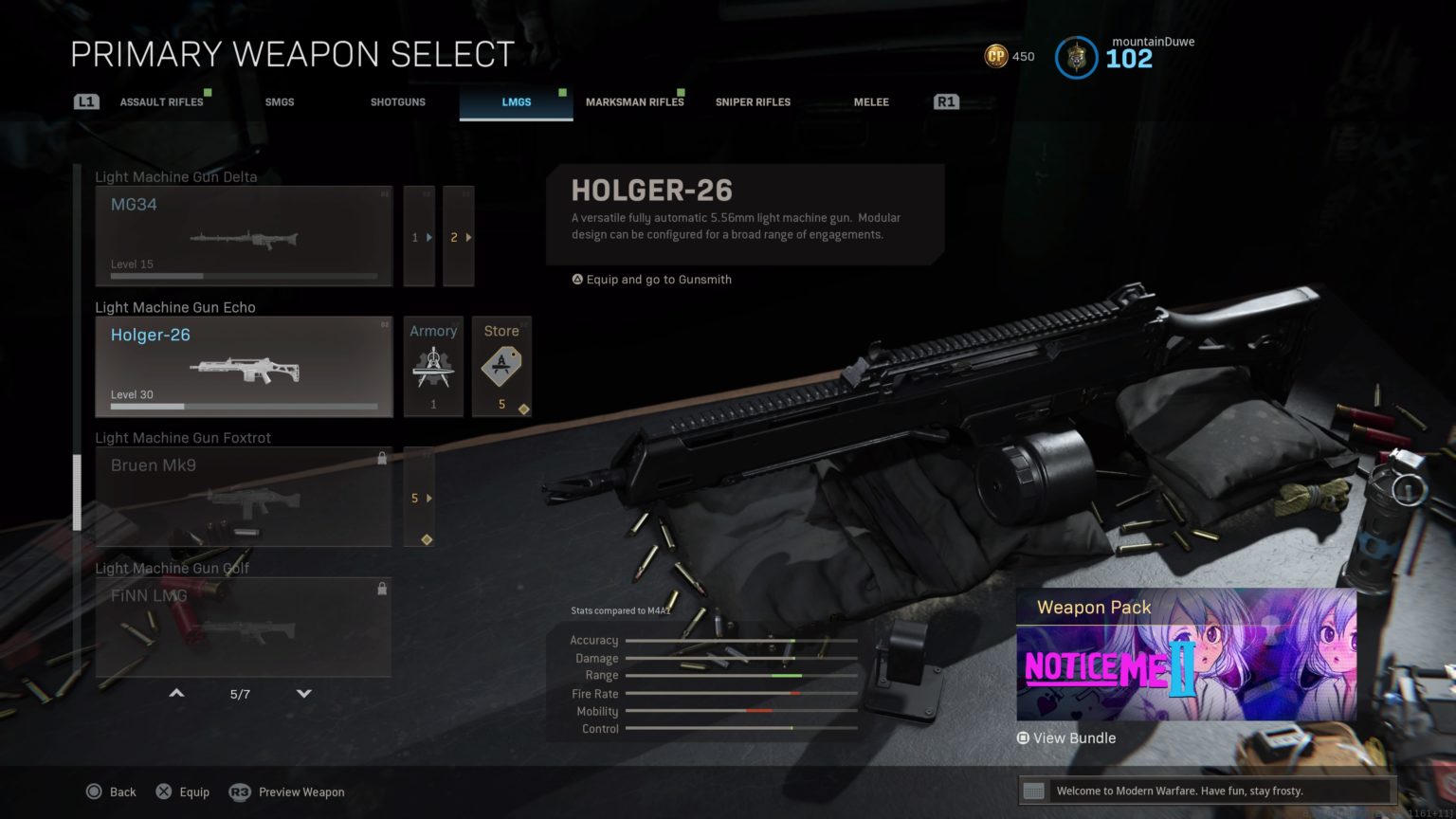Click the lock icon on Bruen Mk9
The width and height of the screenshot is (1456, 819).
(x=382, y=458)
